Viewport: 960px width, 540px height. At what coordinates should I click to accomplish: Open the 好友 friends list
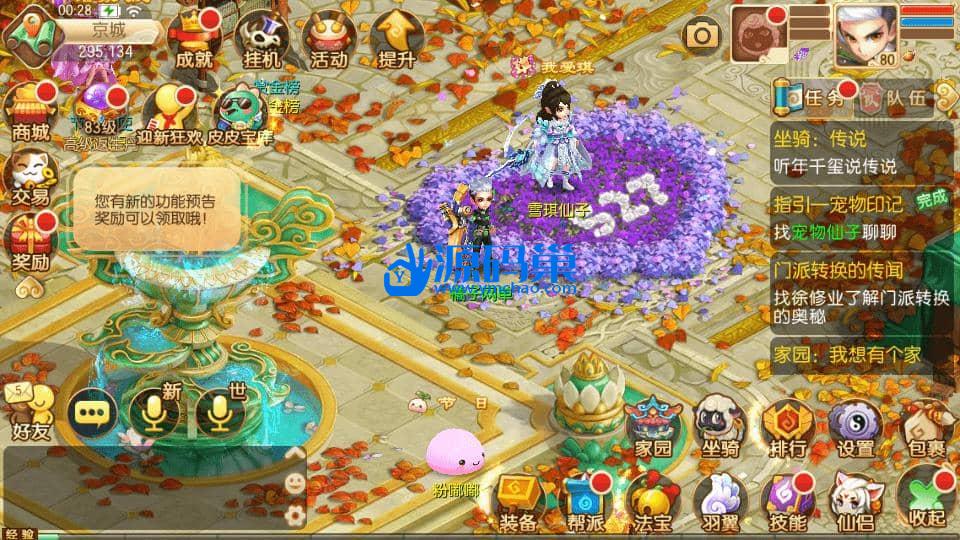[30, 412]
